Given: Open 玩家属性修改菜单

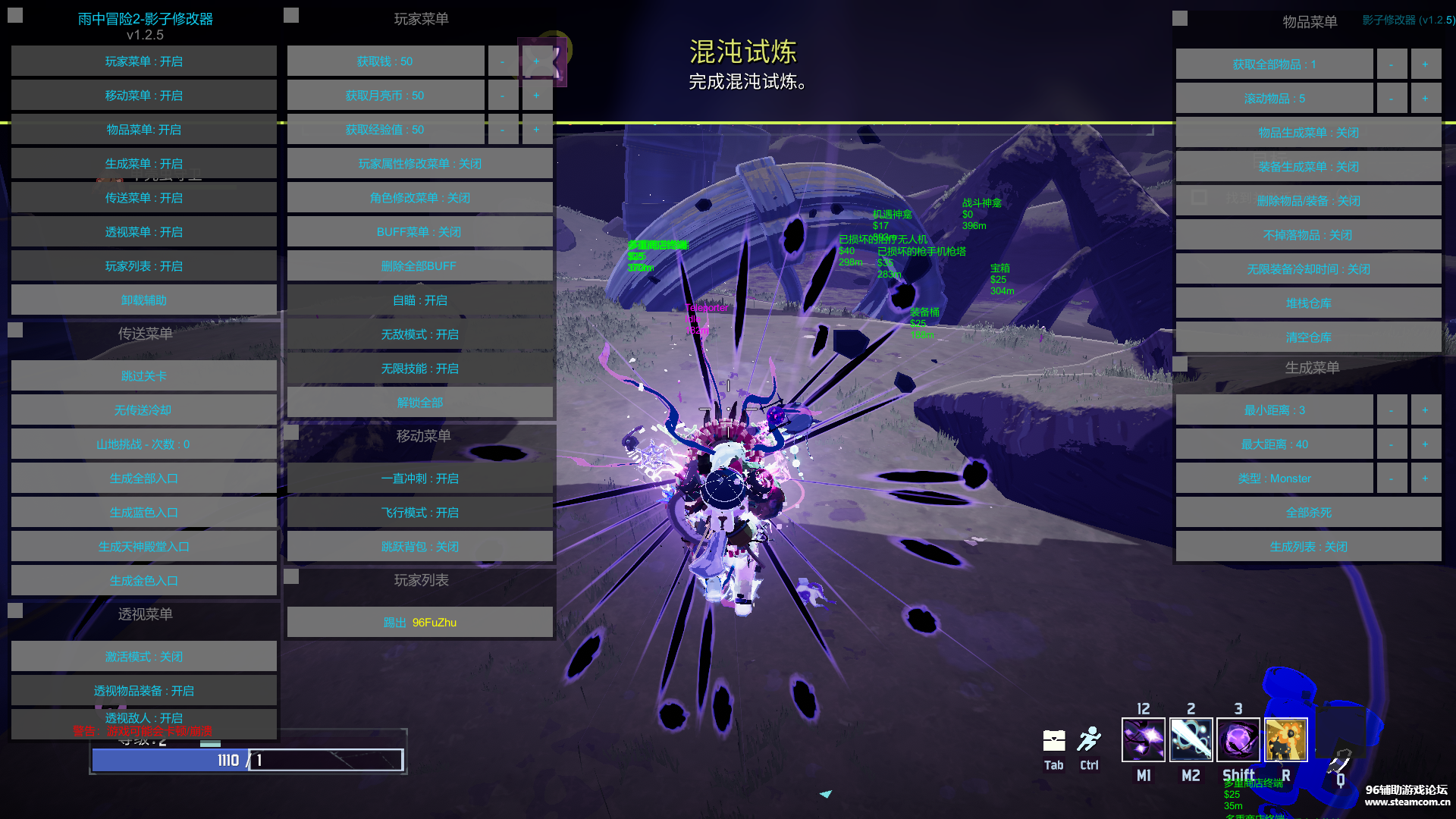Looking at the screenshot, I should pyautogui.click(x=419, y=164).
